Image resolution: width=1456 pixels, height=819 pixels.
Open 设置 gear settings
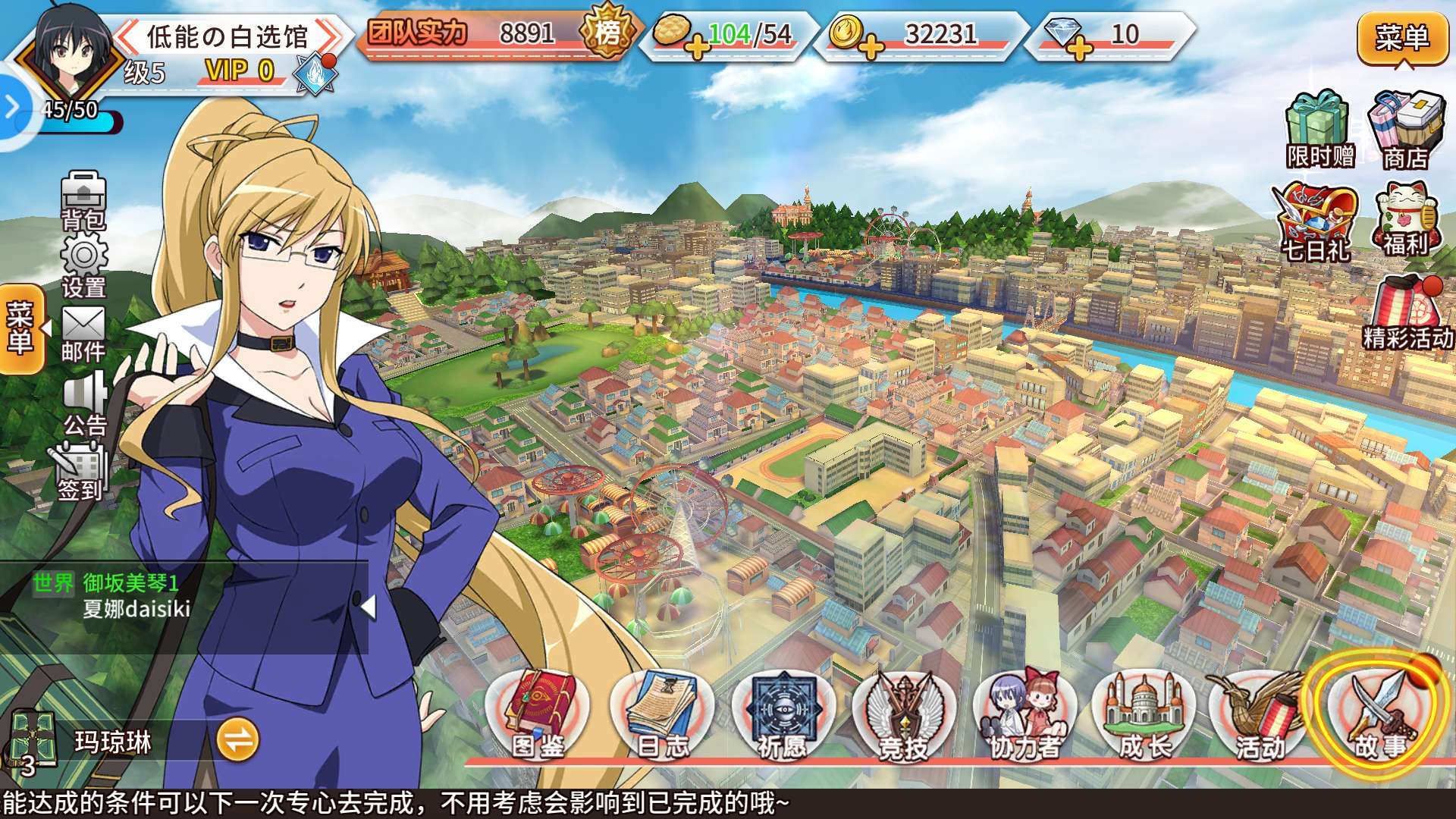[x=83, y=265]
